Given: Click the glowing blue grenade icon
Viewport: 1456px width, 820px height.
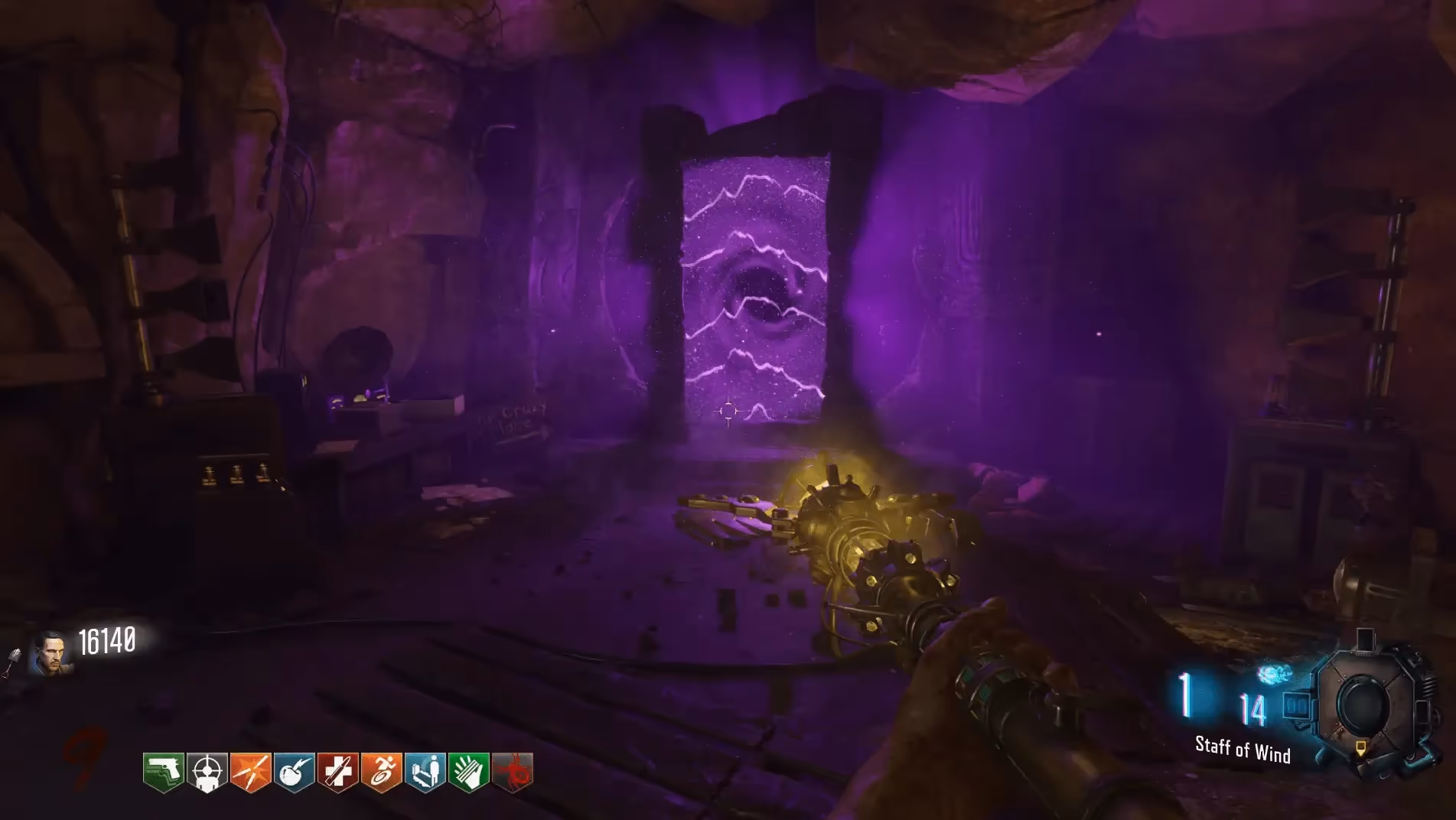Looking at the screenshot, I should coord(1274,674).
